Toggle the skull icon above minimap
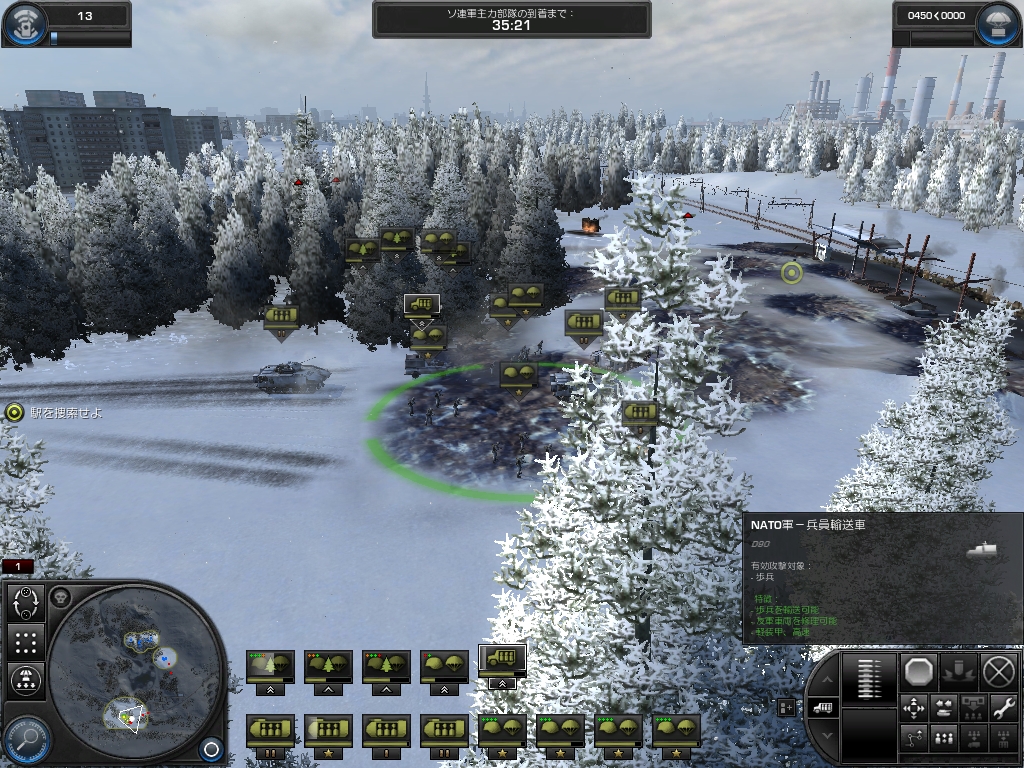Viewport: 1024px width, 768px height. coord(61,597)
